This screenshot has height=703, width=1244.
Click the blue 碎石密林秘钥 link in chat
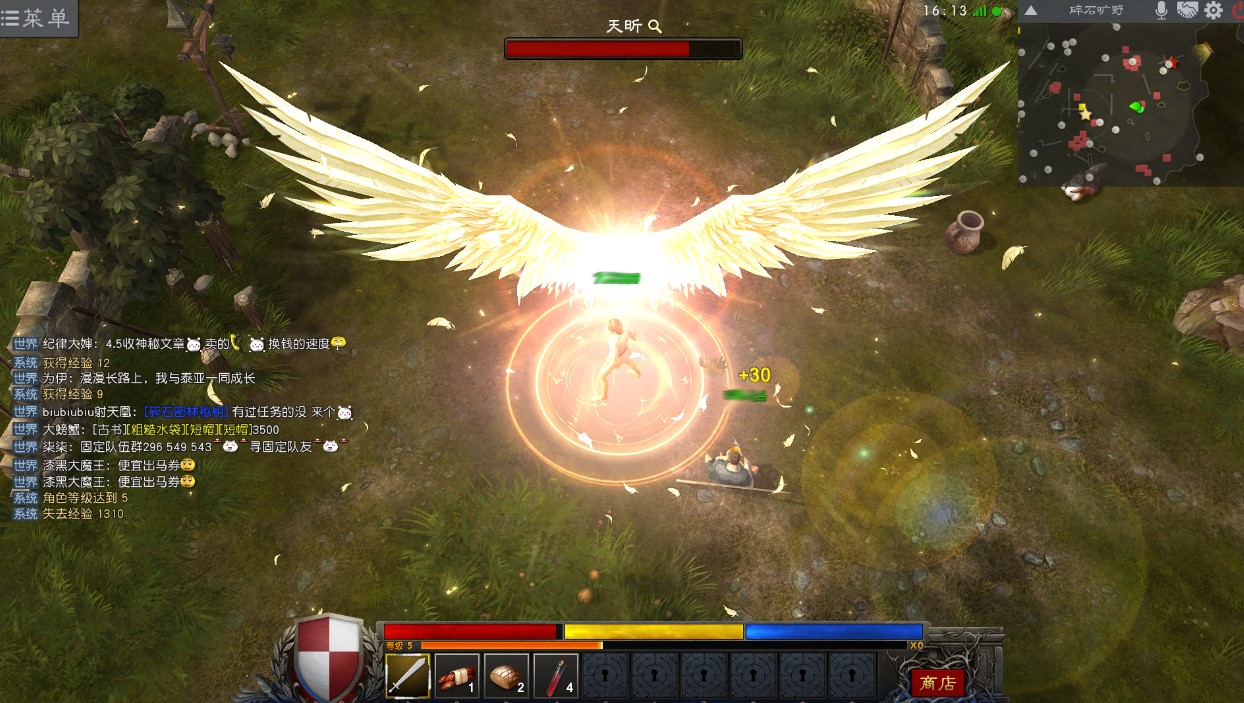pyautogui.click(x=186, y=412)
